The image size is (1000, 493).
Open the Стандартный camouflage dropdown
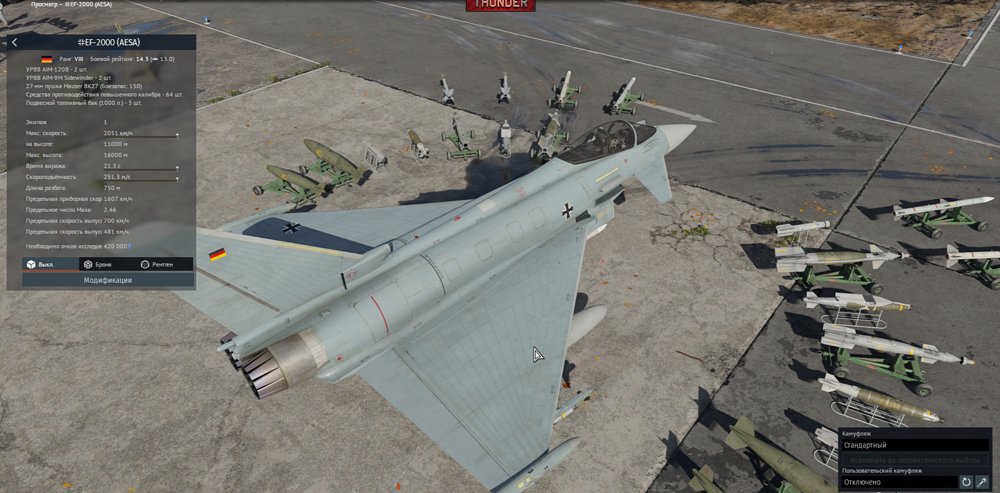click(914, 445)
